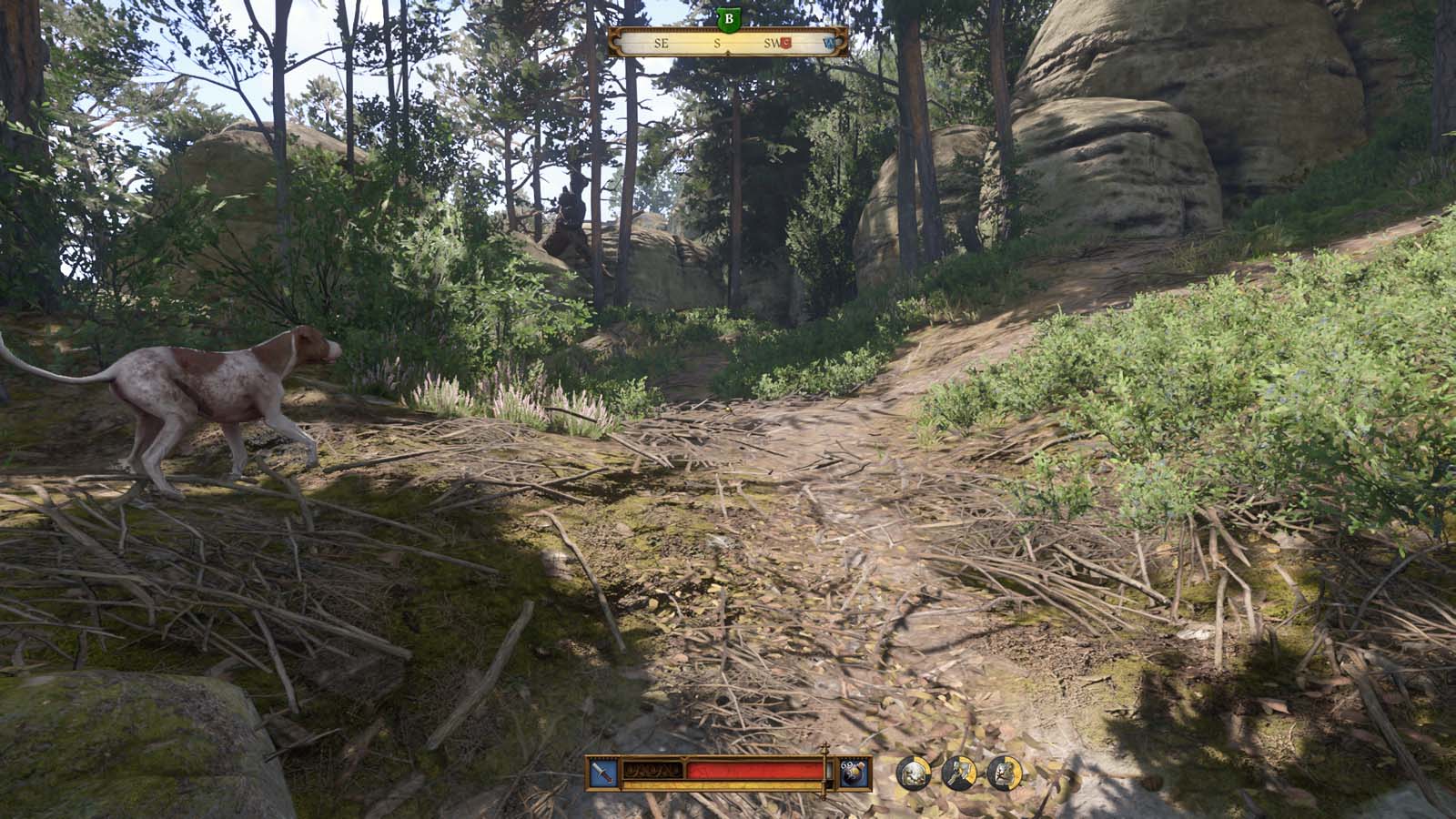Image resolution: width=1456 pixels, height=819 pixels.
Task: Click the SW label on the compass bar
Action: point(771,42)
